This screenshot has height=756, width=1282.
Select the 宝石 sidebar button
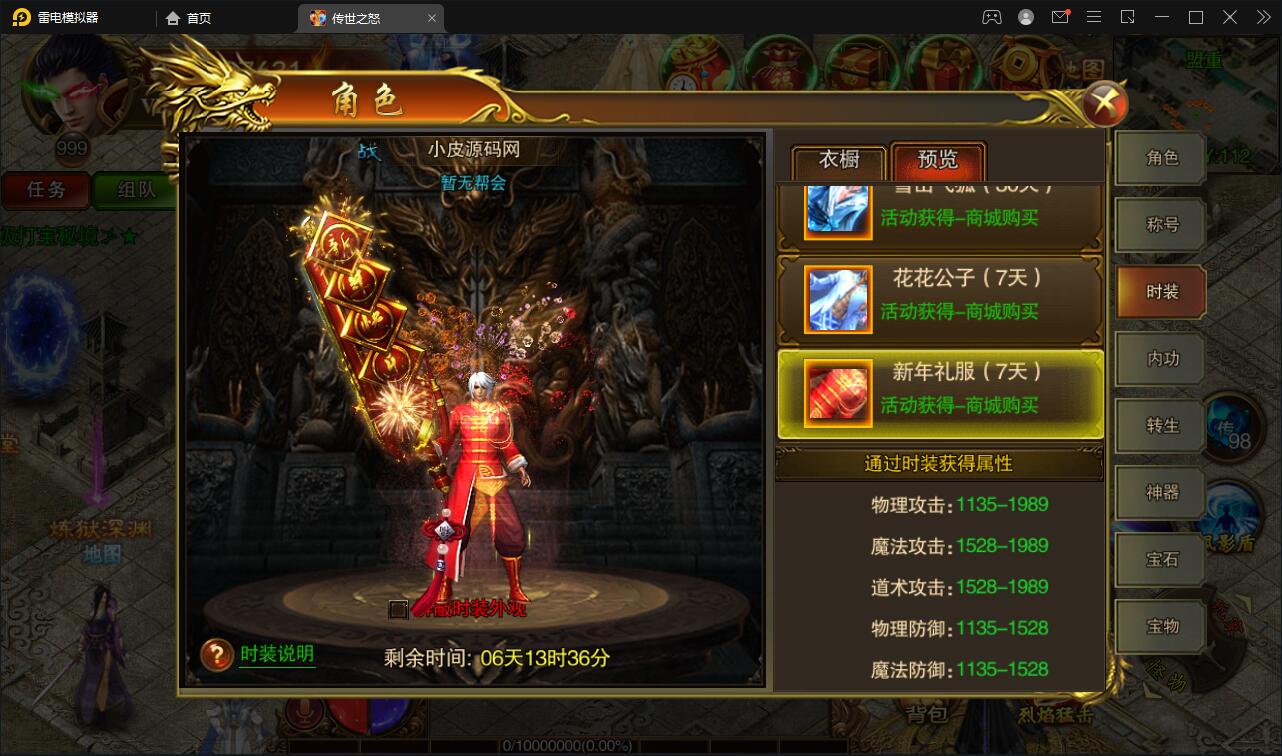1160,558
